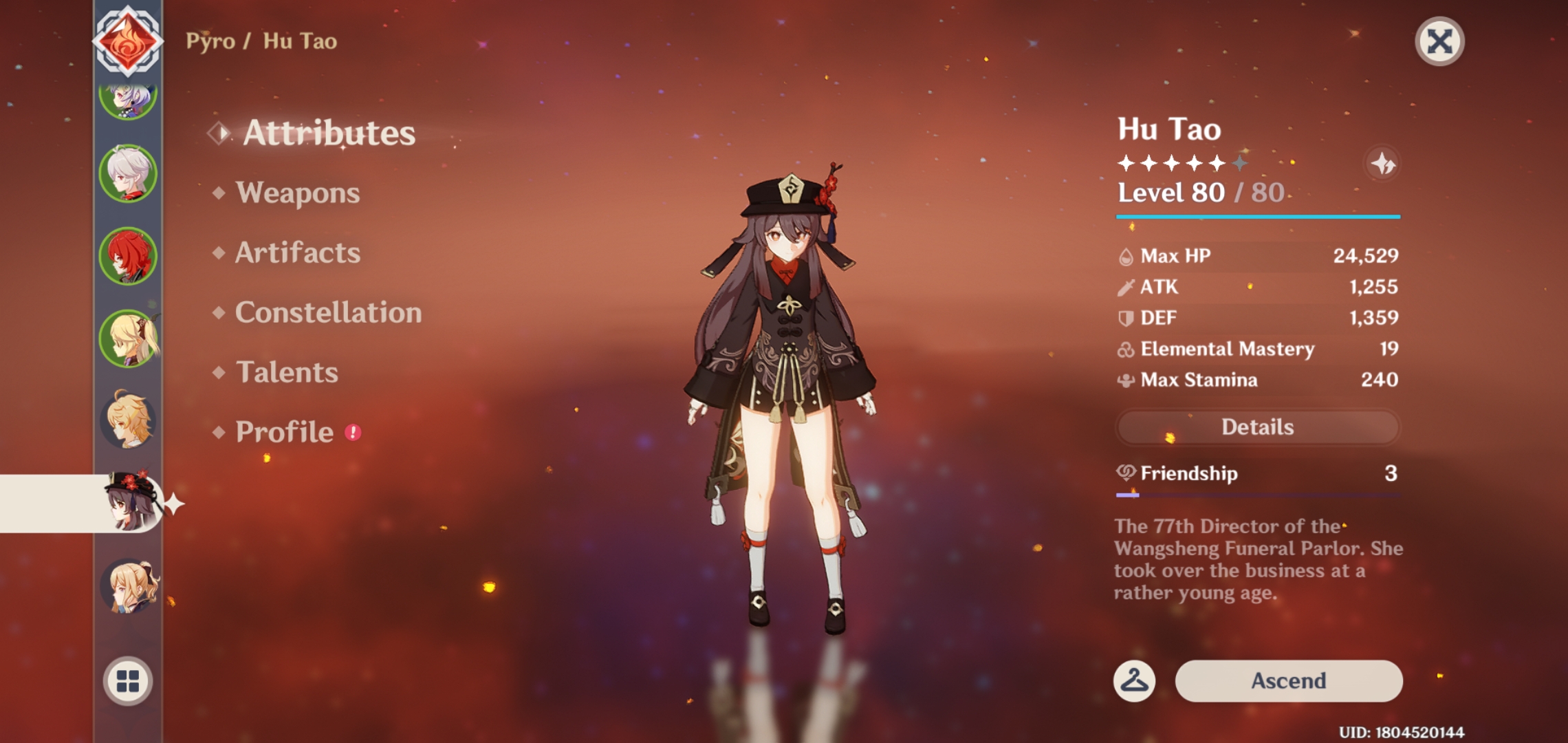Click the Friendship heart icon
This screenshot has height=743, width=1568.
point(1127,473)
